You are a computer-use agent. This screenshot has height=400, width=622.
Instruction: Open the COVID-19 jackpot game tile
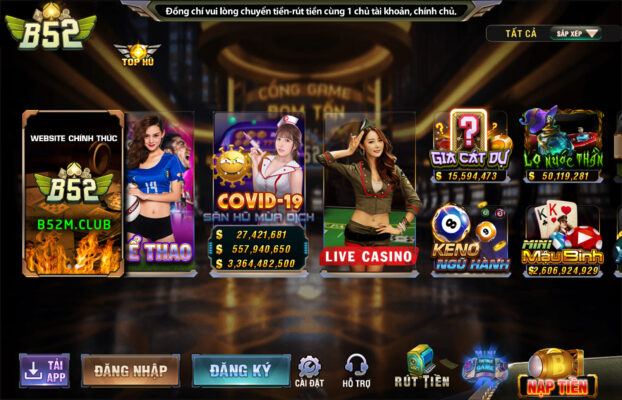point(258,190)
